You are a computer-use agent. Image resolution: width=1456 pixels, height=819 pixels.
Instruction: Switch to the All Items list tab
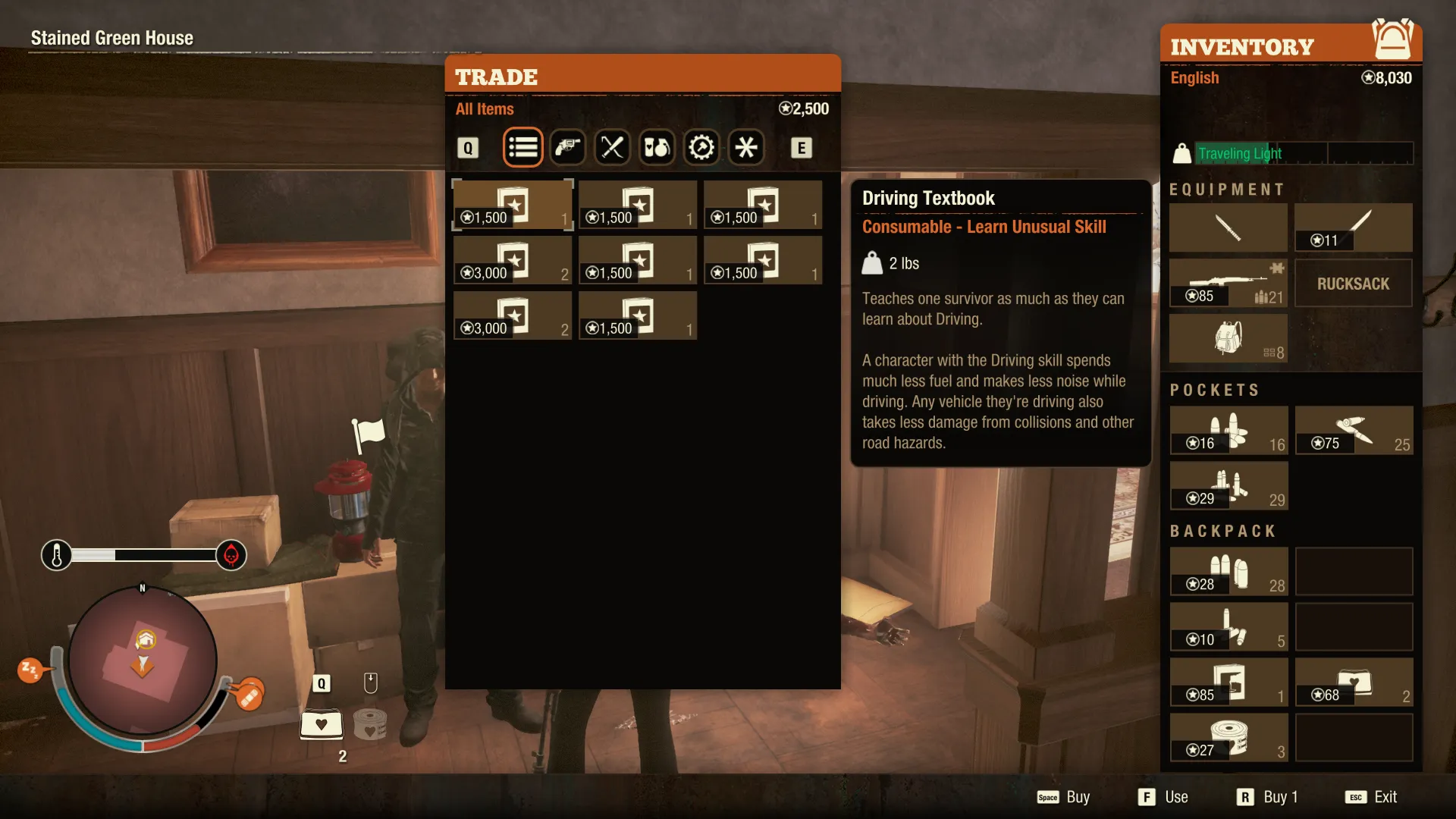coord(522,147)
